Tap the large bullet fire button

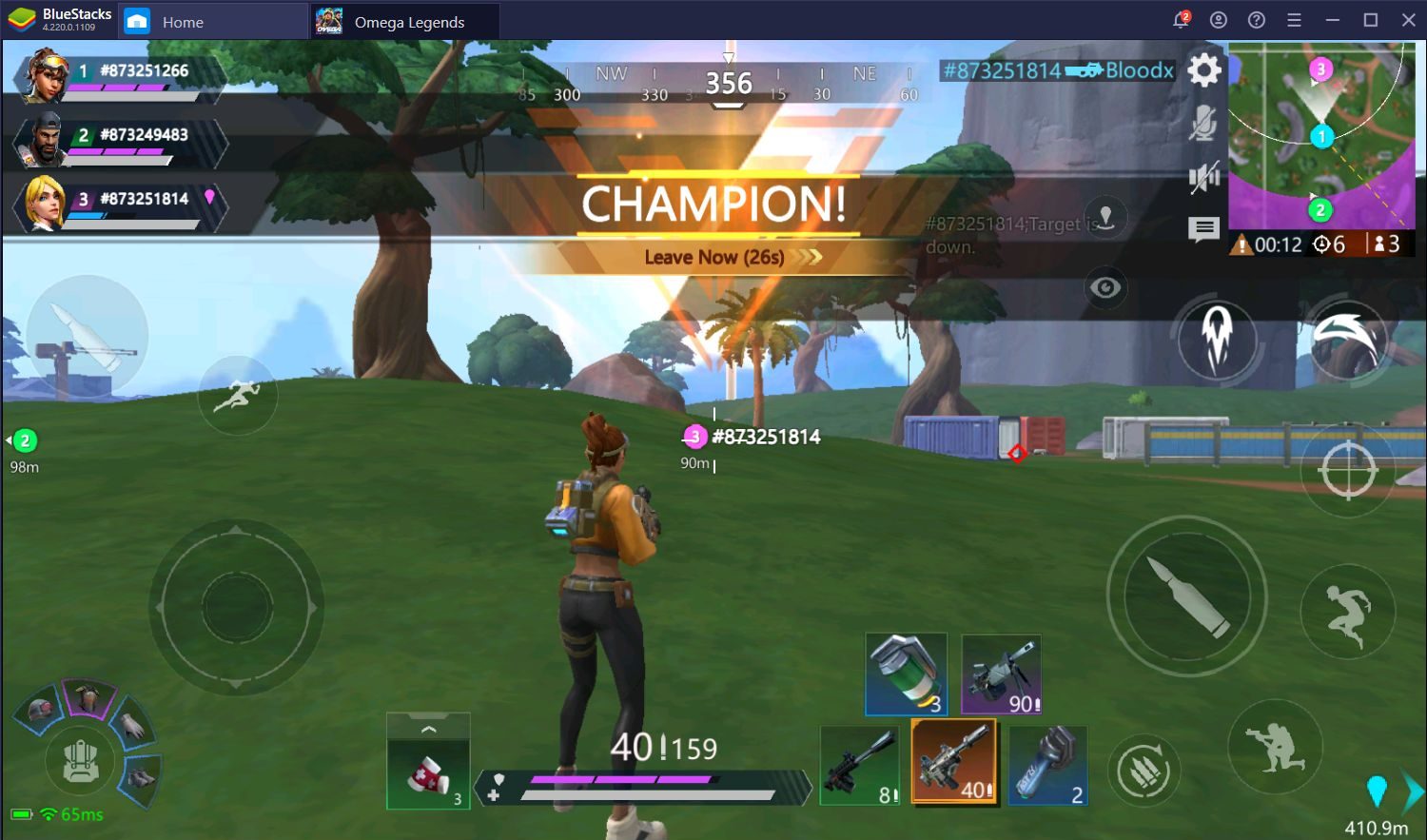[1185, 596]
